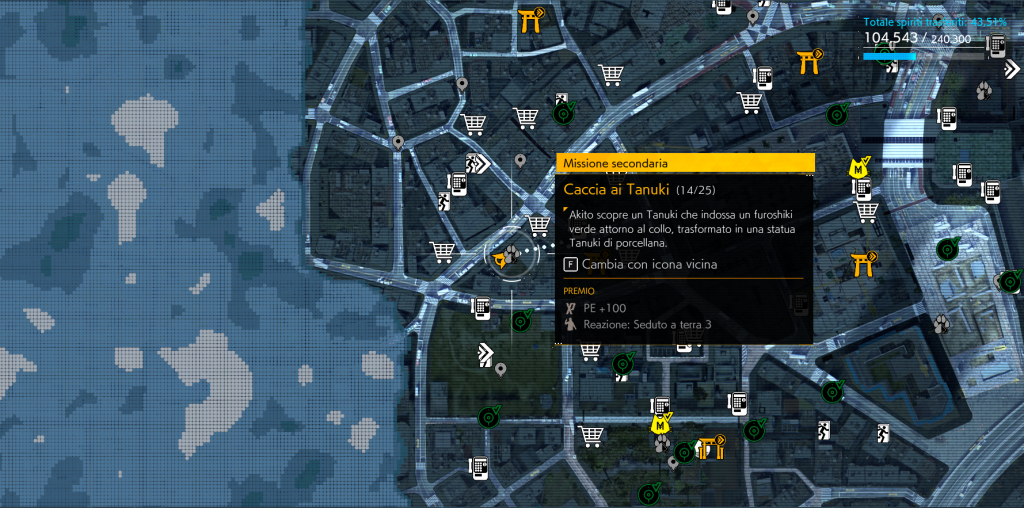Choose the paw print marker beneath the spirit counter
Image resolution: width=1024 pixels, height=508 pixels.
coord(984,92)
